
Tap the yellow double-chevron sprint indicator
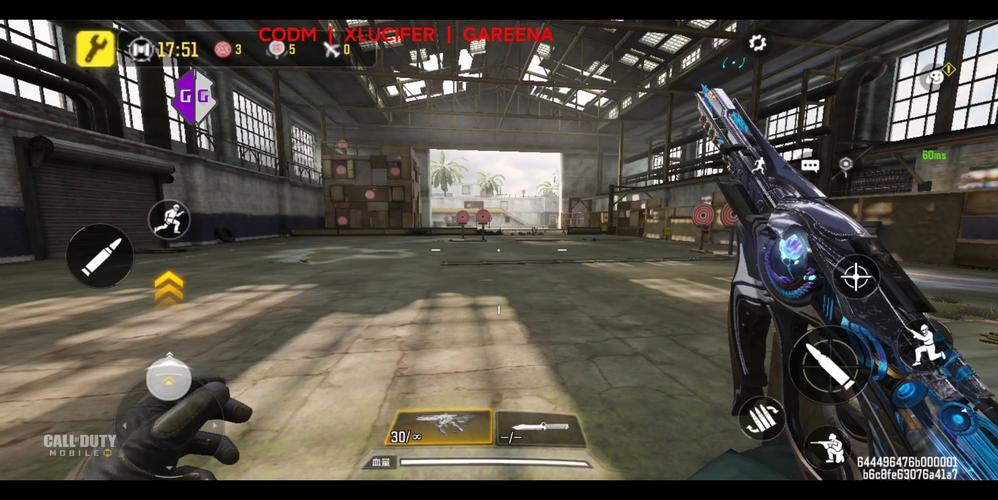169,287
